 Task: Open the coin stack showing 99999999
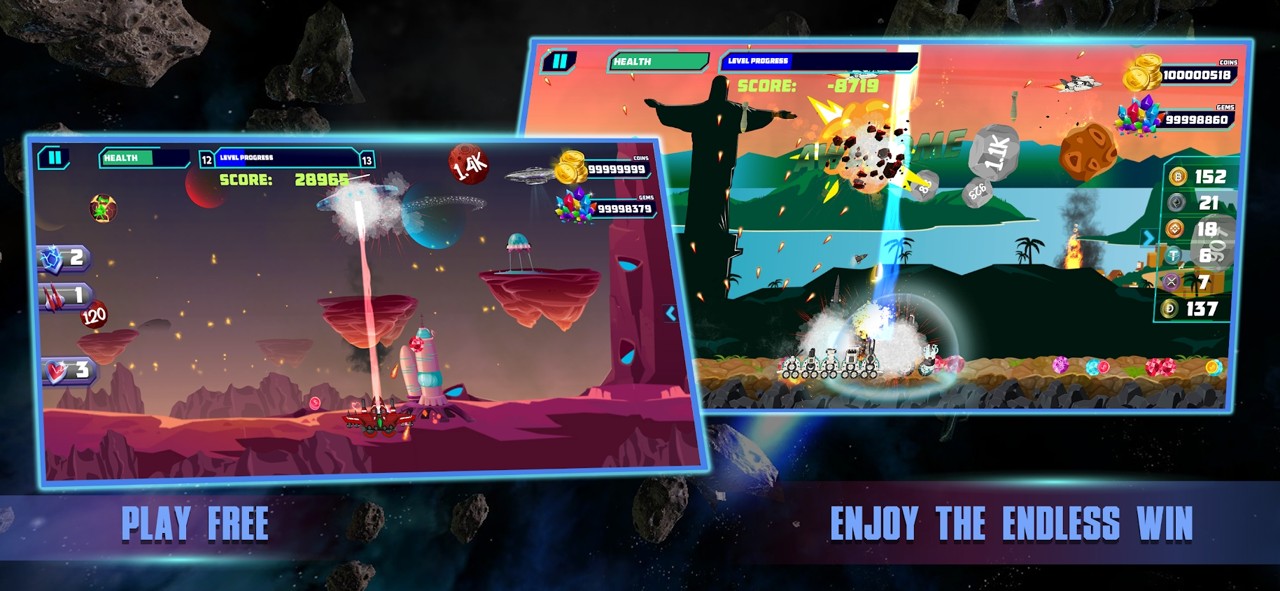point(572,168)
